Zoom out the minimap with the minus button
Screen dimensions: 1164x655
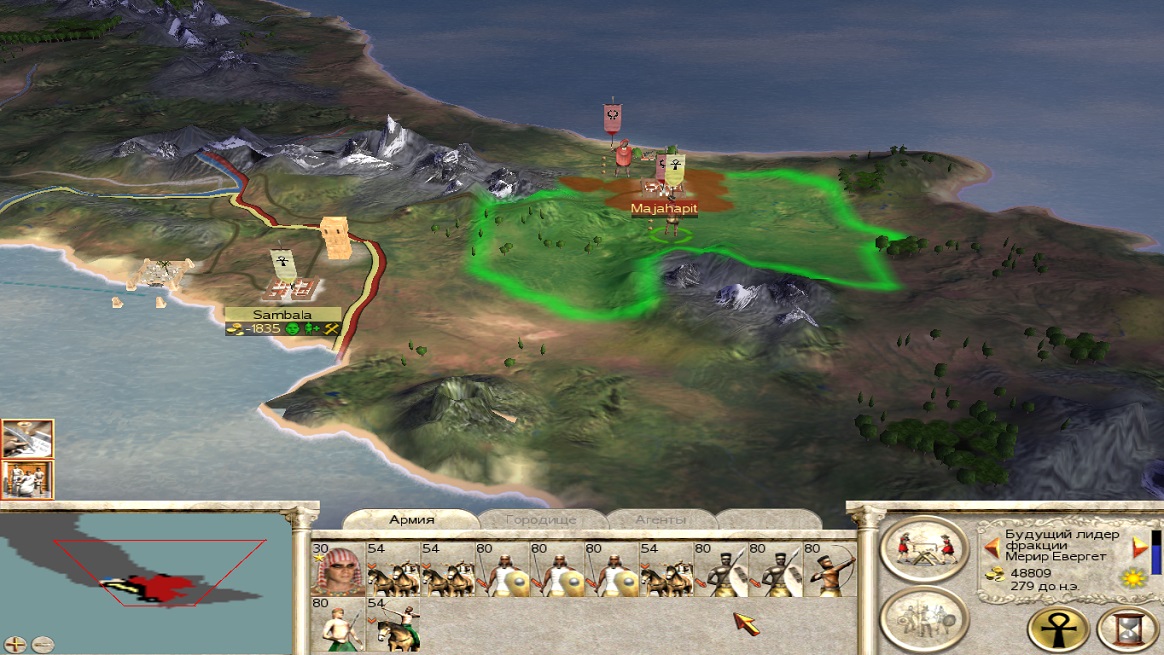41,644
